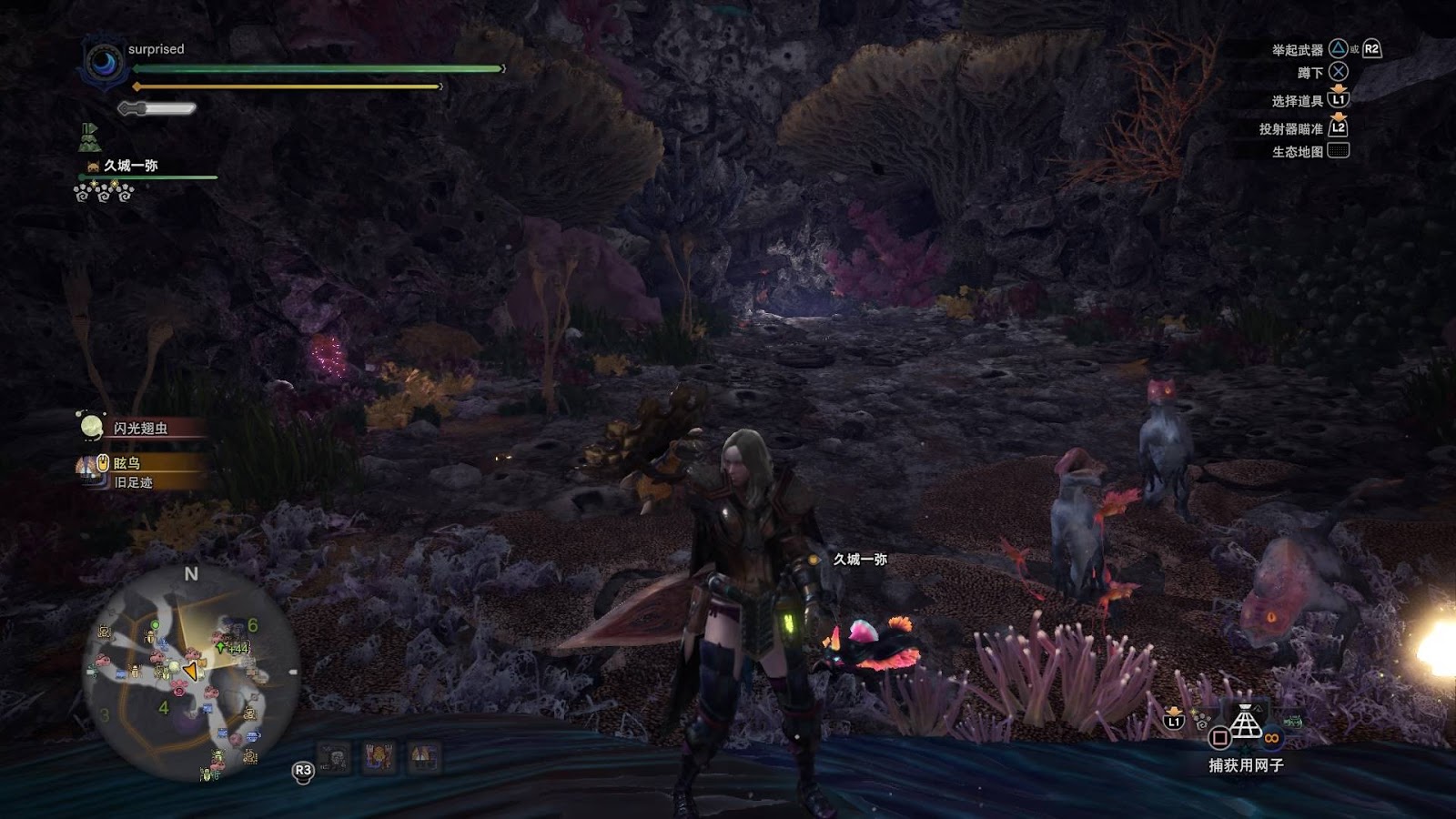The width and height of the screenshot is (1456, 819).
Task: Click the grey monster icon slot
Action: coord(335,757)
